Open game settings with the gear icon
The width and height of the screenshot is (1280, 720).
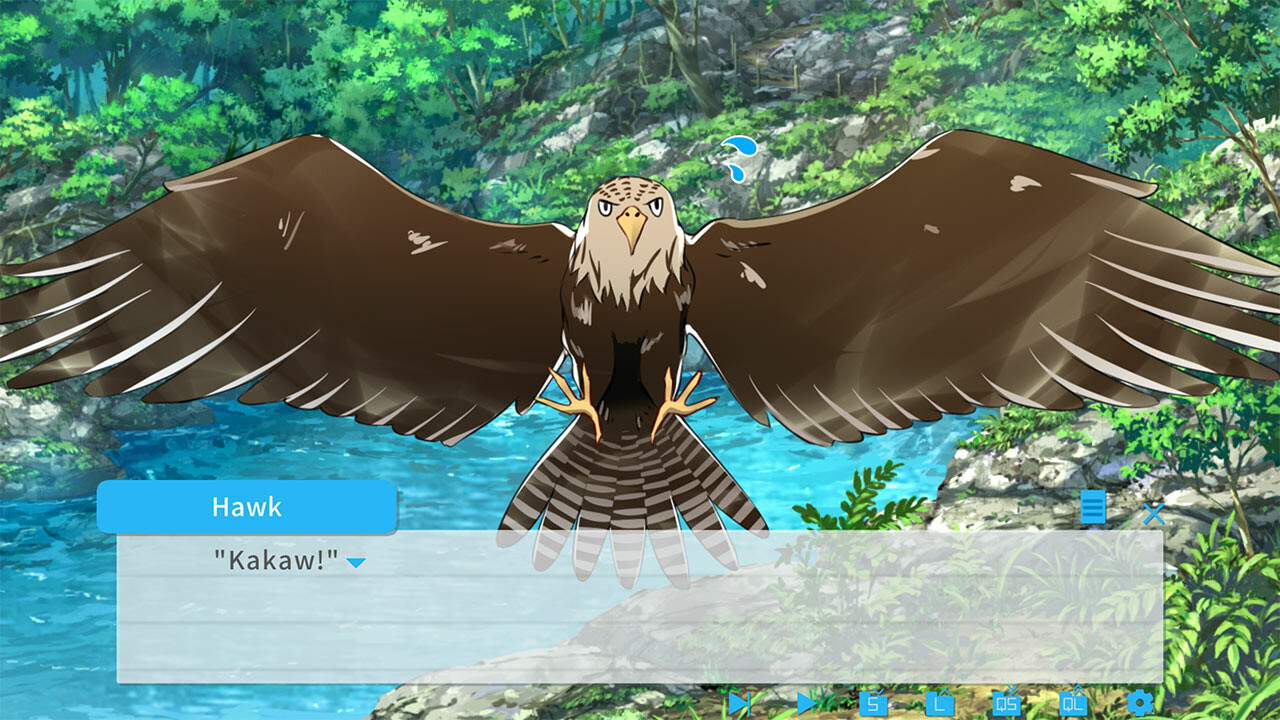tap(1137, 705)
